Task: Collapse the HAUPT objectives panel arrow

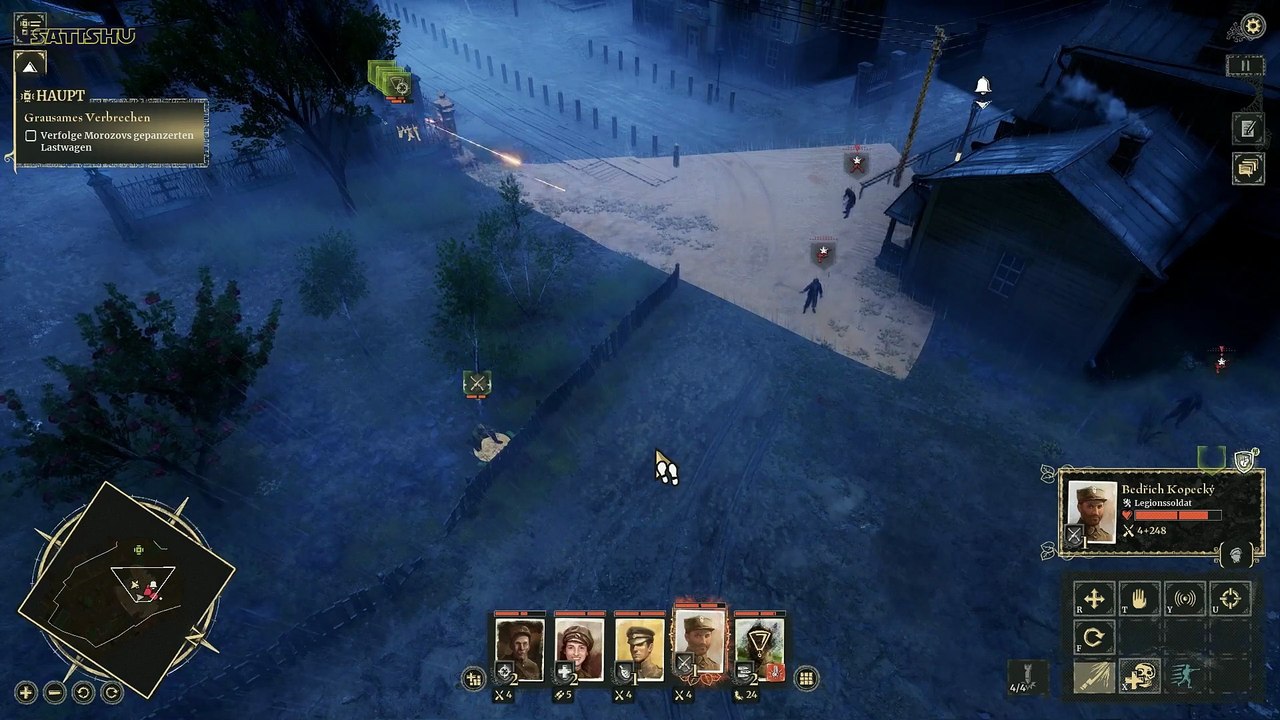Action: (29, 67)
